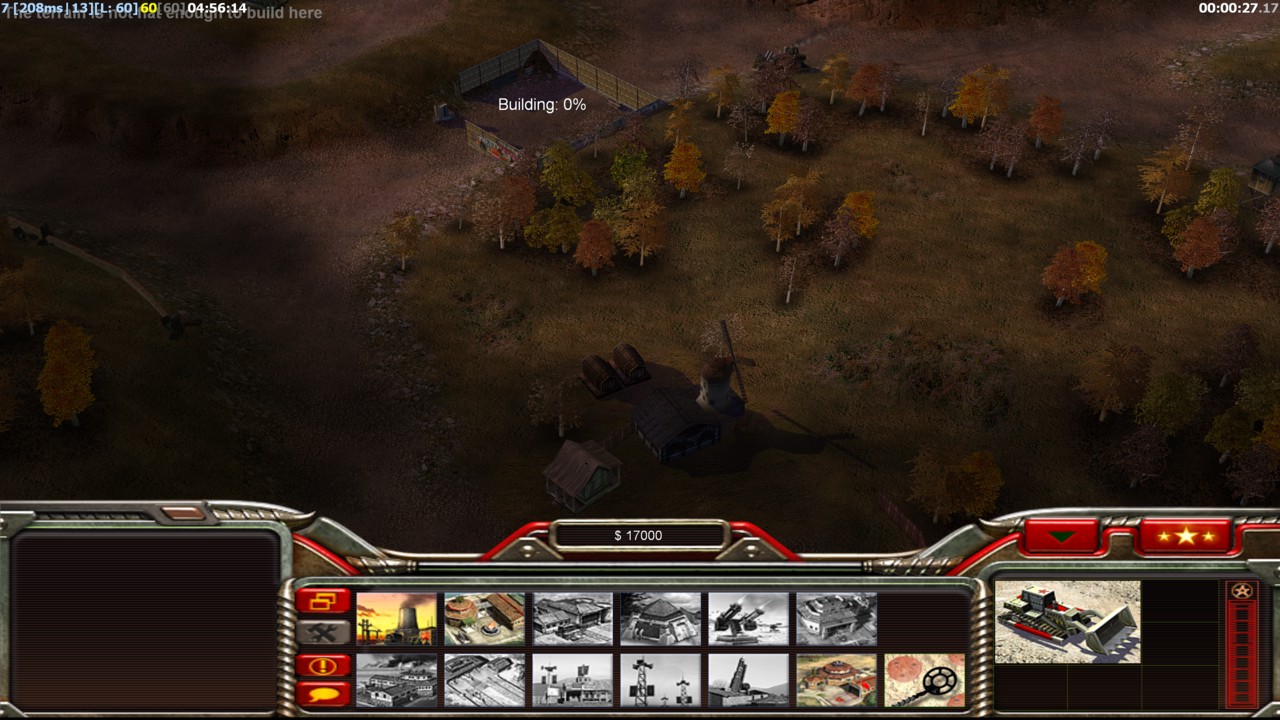The width and height of the screenshot is (1280, 720).
Task: Hide the control bar with the arrow button
Action: [x=1061, y=537]
